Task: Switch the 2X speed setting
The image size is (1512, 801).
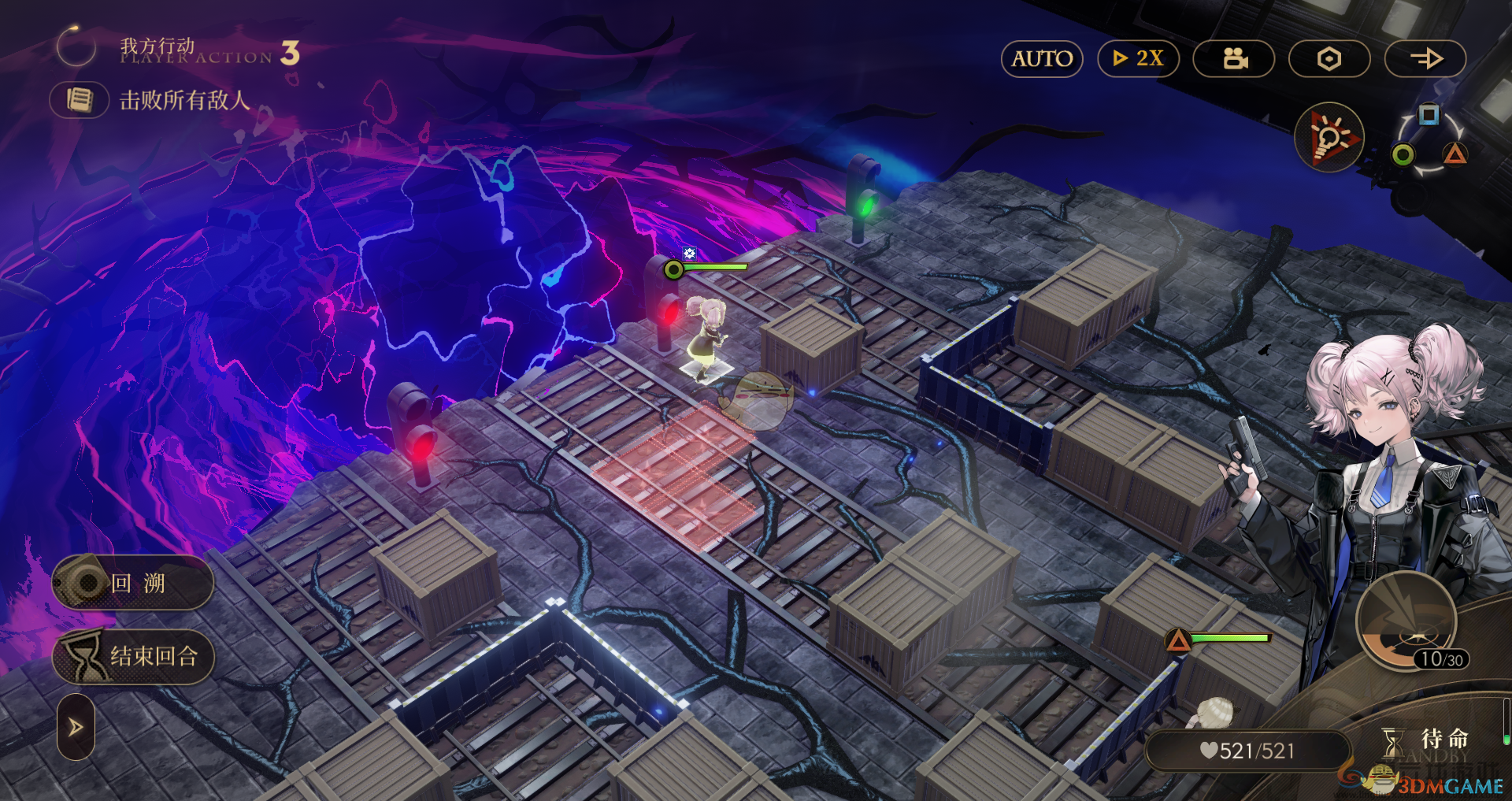Action: tap(1138, 59)
